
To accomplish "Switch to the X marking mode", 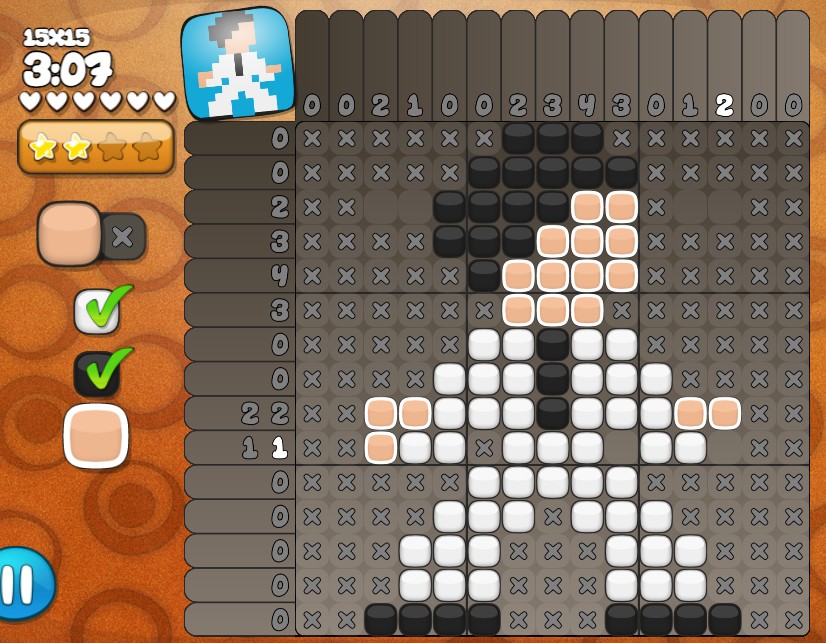I will [124, 237].
